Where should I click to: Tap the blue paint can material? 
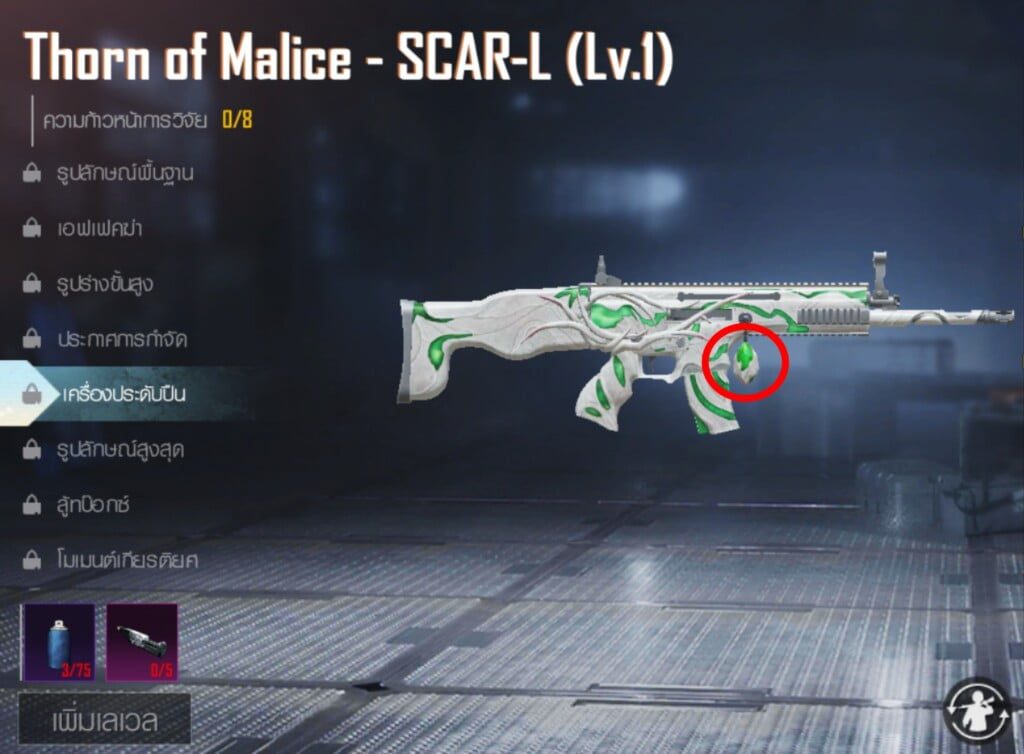coord(57,641)
